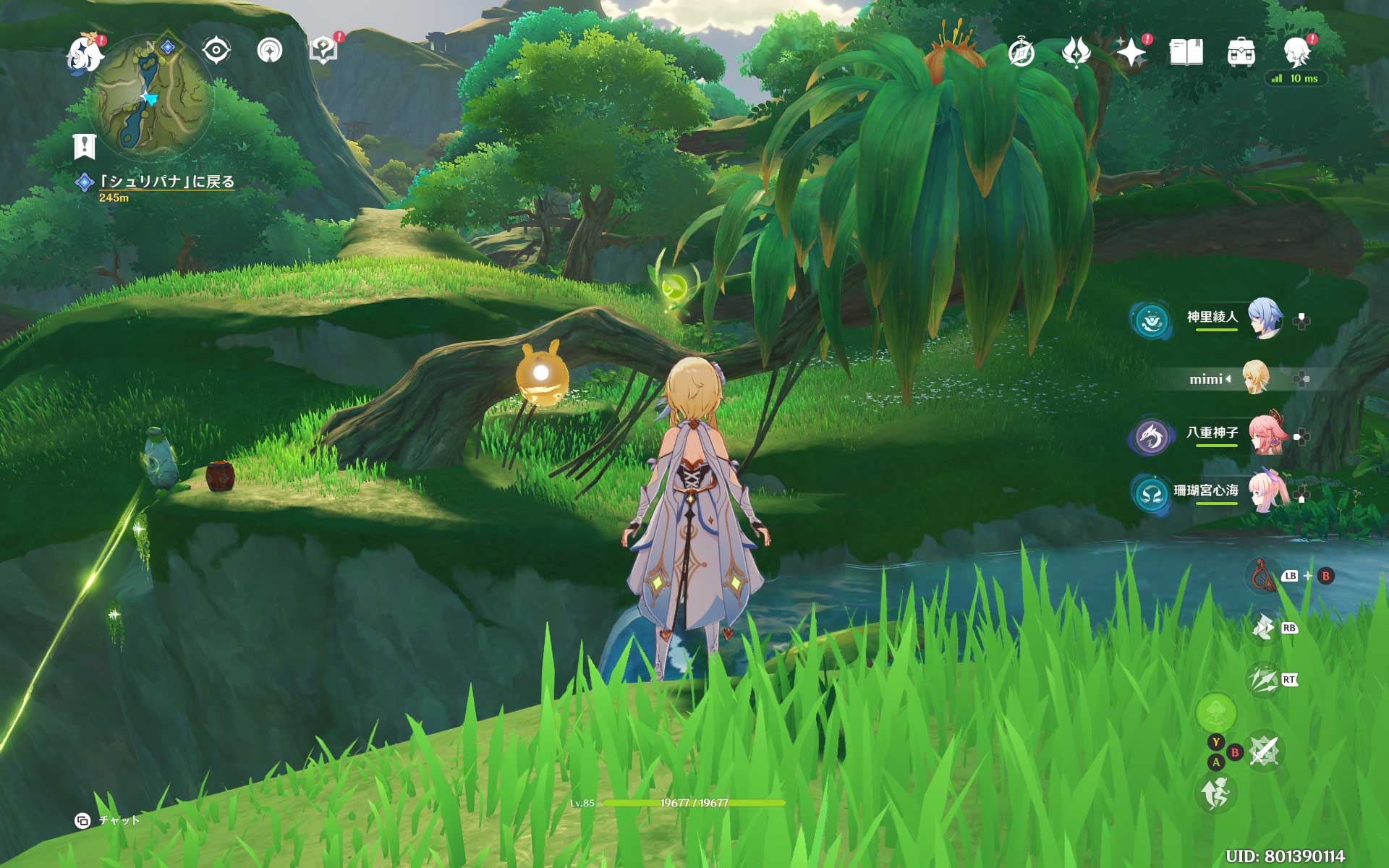Open the backpack inventory icon

tap(1241, 53)
